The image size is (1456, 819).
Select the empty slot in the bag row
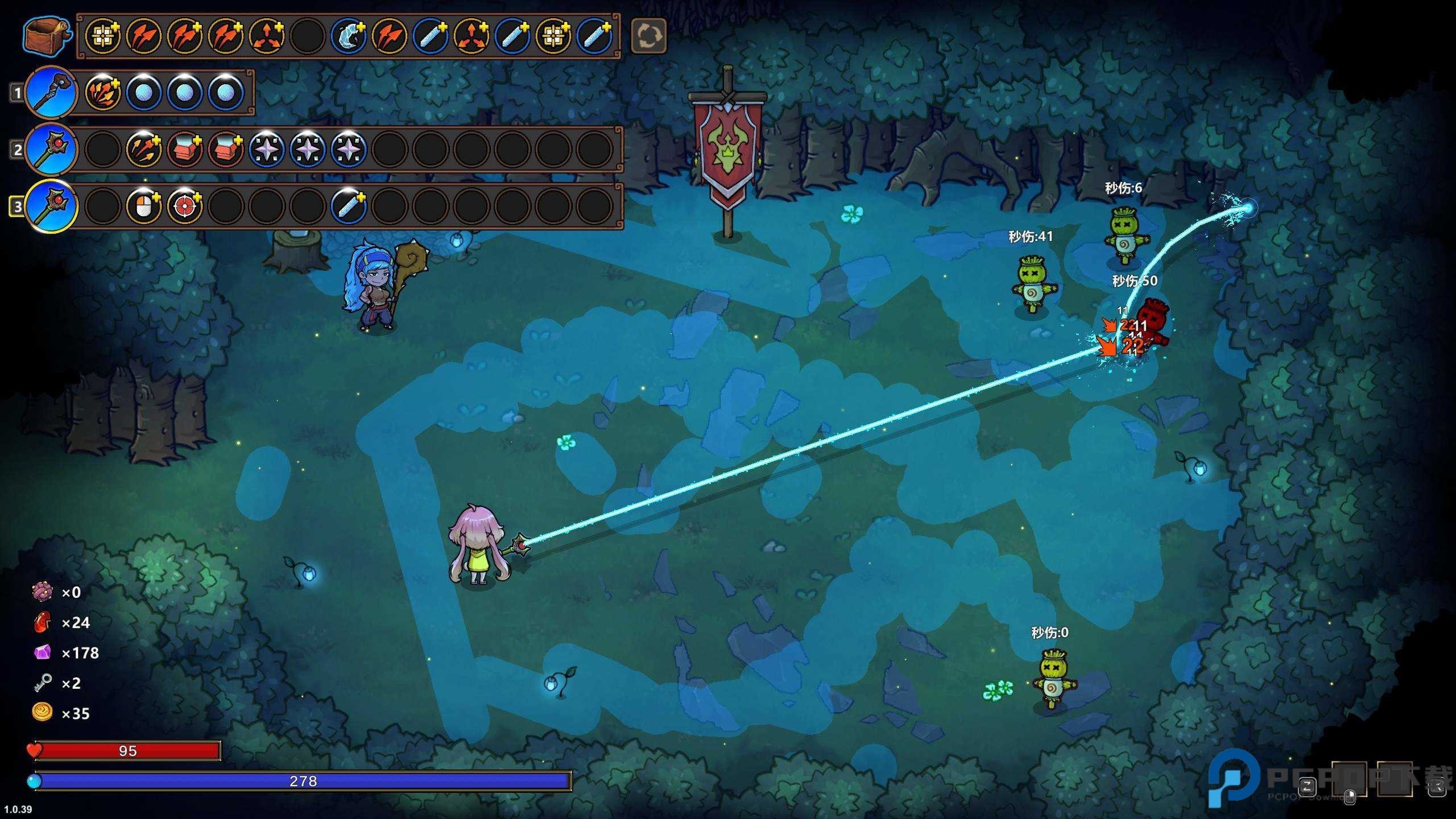(307, 36)
